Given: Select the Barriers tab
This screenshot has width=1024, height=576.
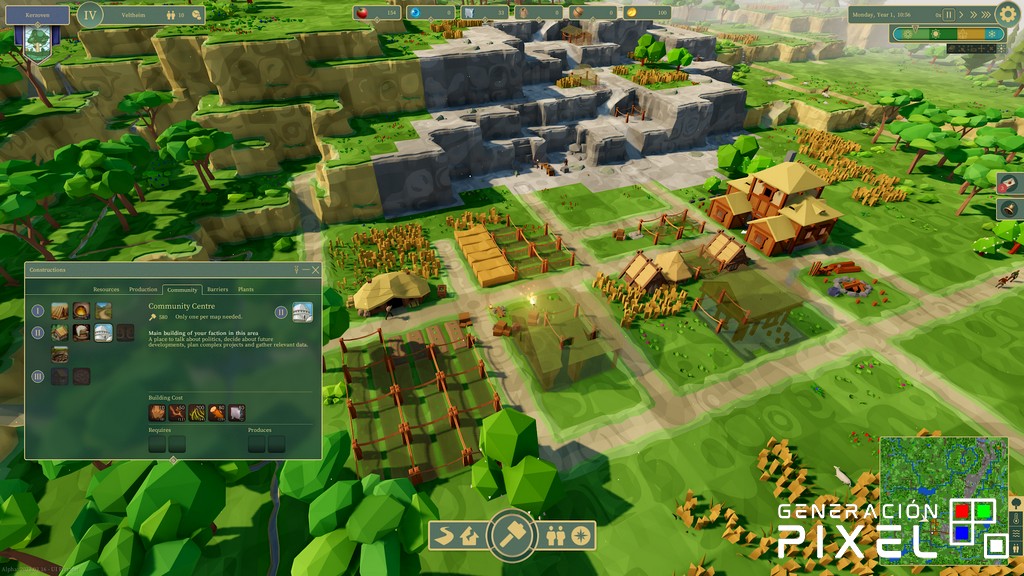Looking at the screenshot, I should [x=217, y=289].
